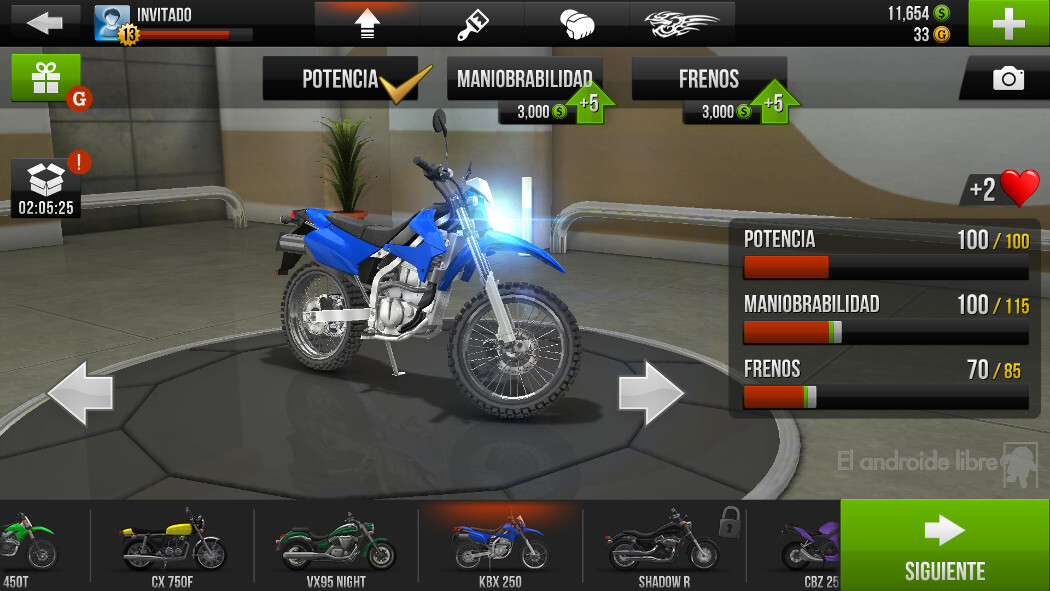Open the timed crate box
The width and height of the screenshot is (1050, 591).
pyautogui.click(x=46, y=187)
